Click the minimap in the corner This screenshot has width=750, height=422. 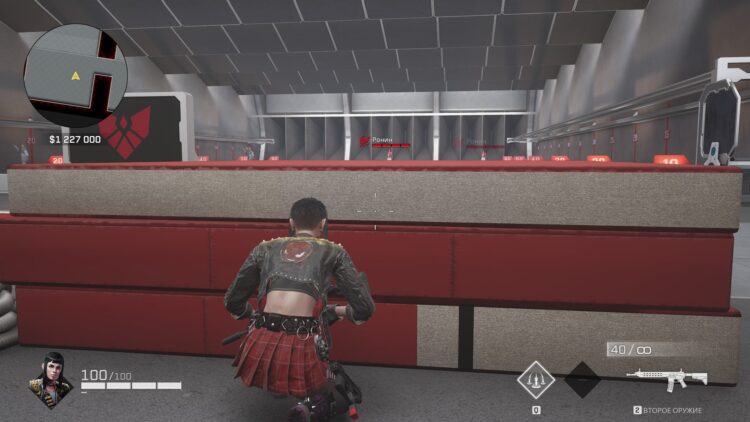point(75,75)
